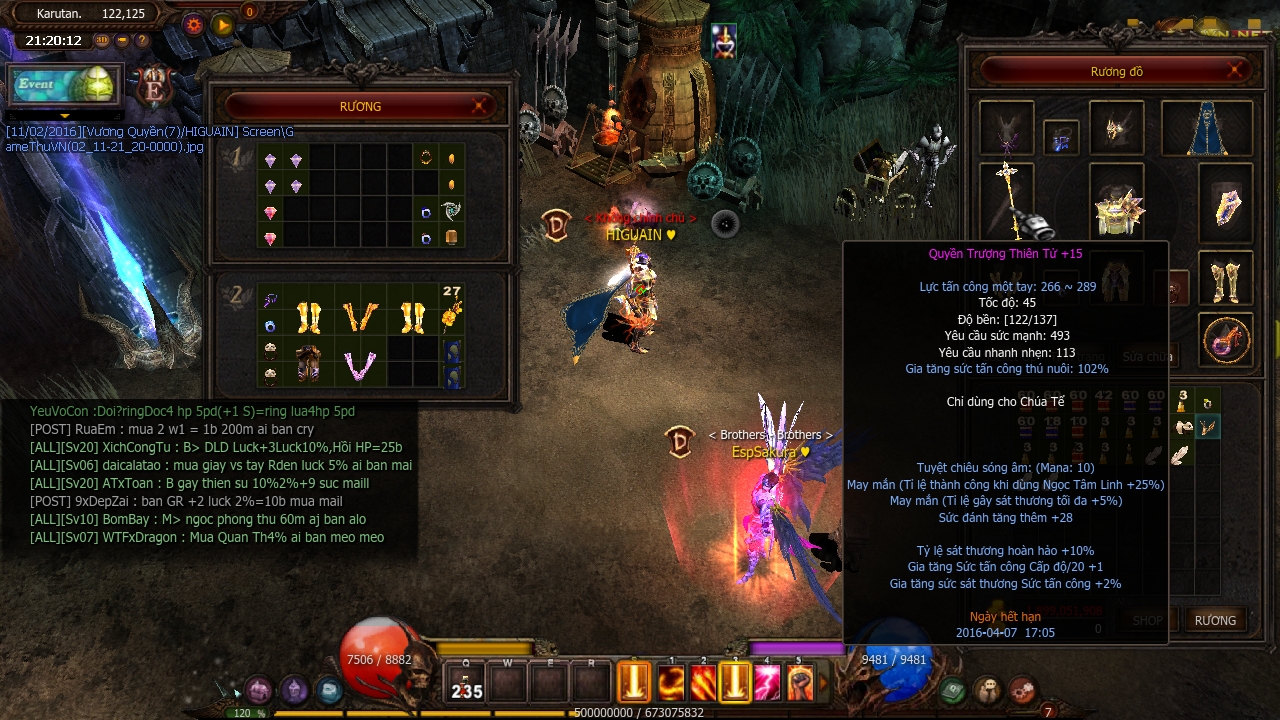Open the orange gear settings icon

(194, 25)
